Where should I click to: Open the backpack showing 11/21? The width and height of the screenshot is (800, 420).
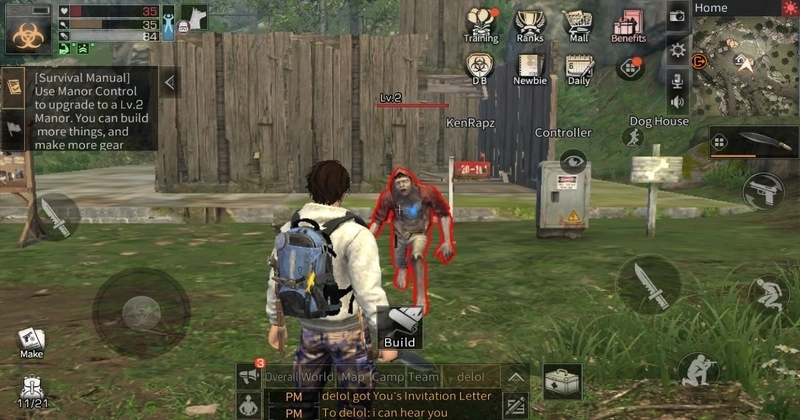pos(32,390)
